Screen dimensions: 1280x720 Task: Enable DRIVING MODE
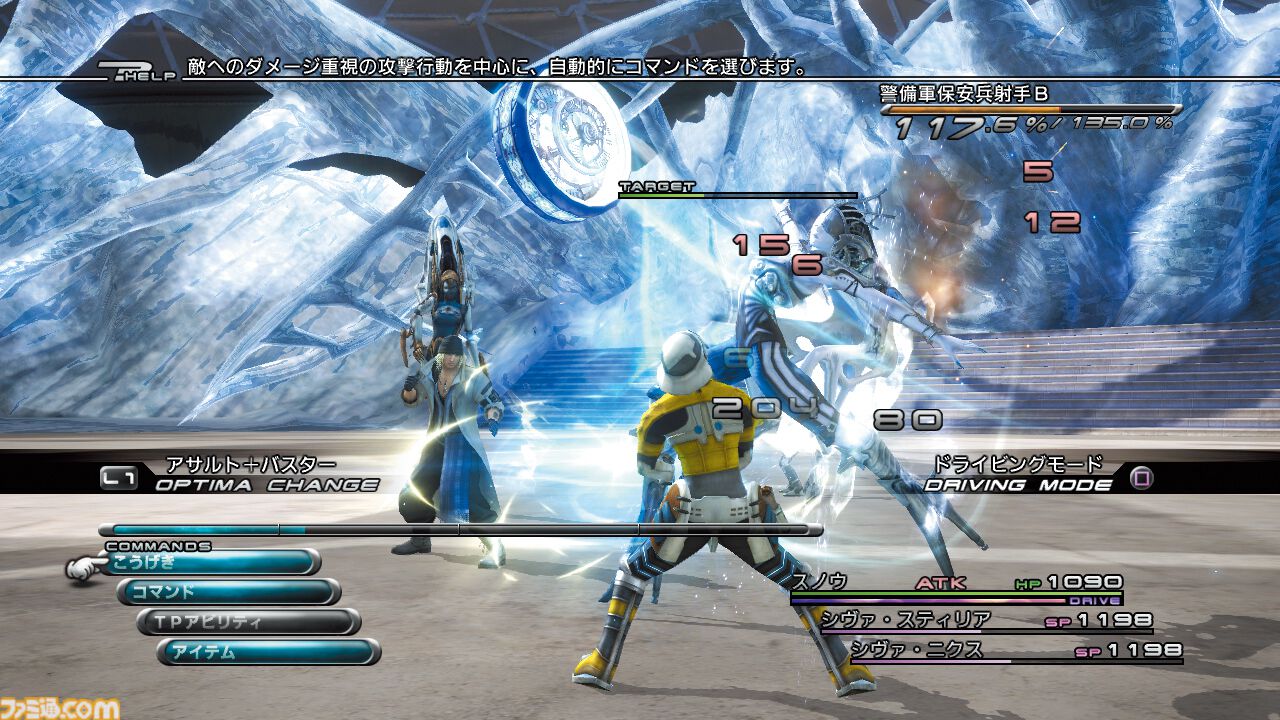tap(1020, 480)
